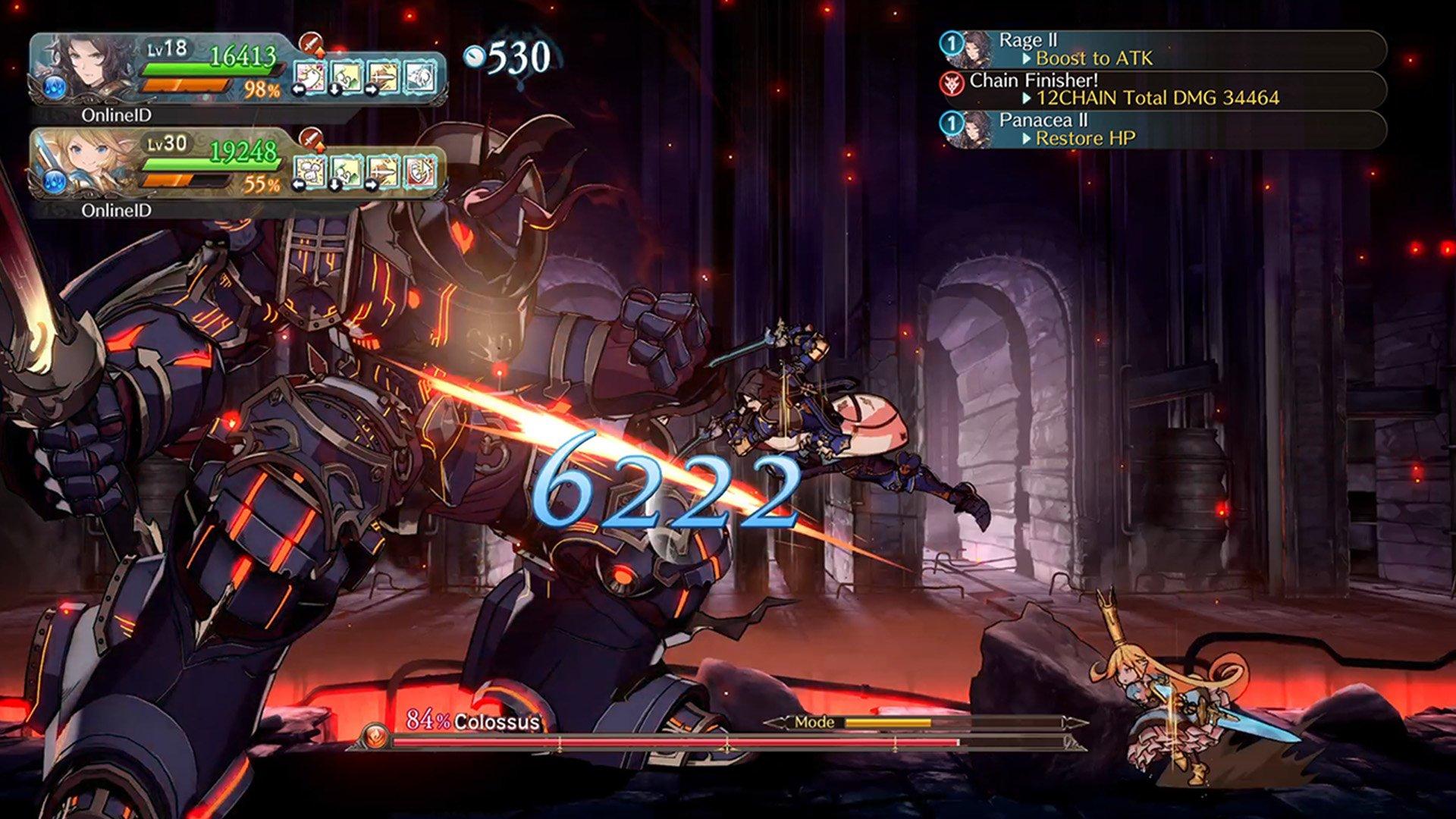
Task: Click the water element orb on Lancelot's portrait
Action: (x=55, y=86)
